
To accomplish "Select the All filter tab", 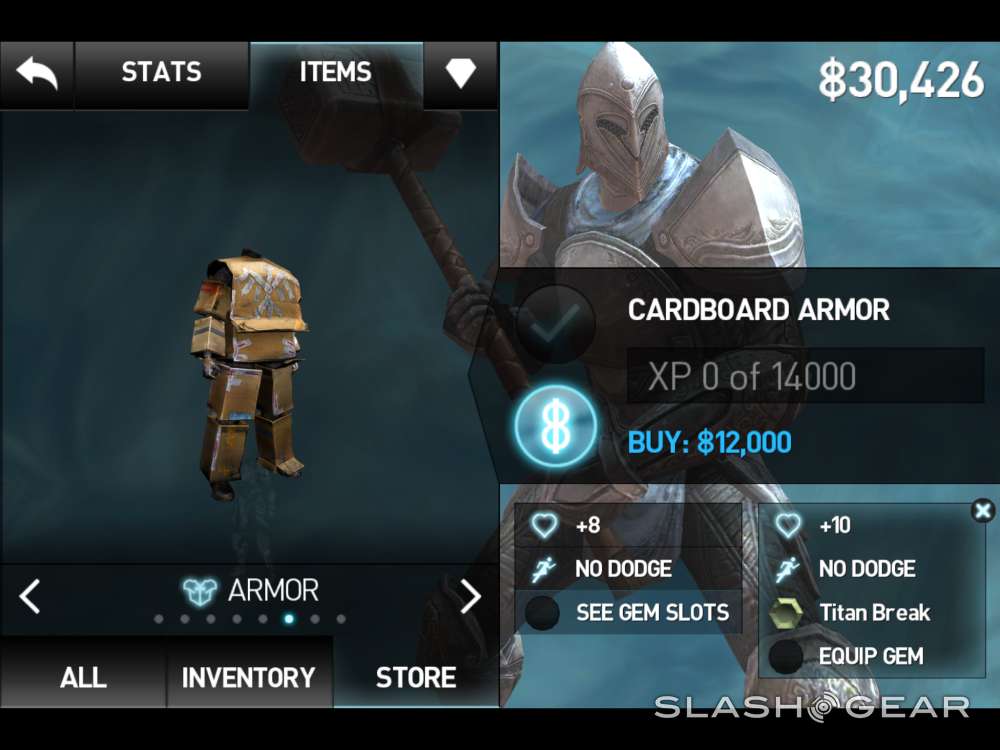I will (83, 677).
